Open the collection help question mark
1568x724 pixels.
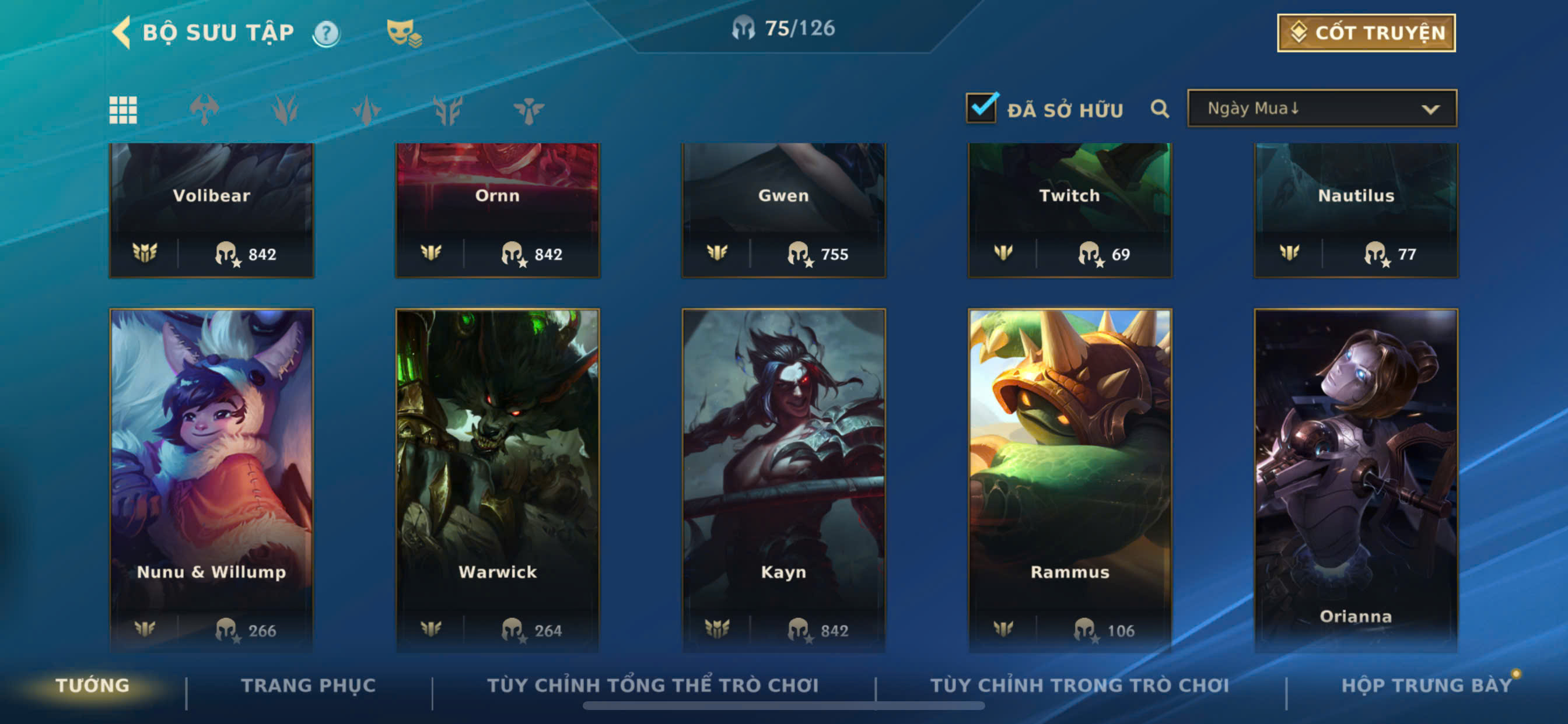point(326,33)
